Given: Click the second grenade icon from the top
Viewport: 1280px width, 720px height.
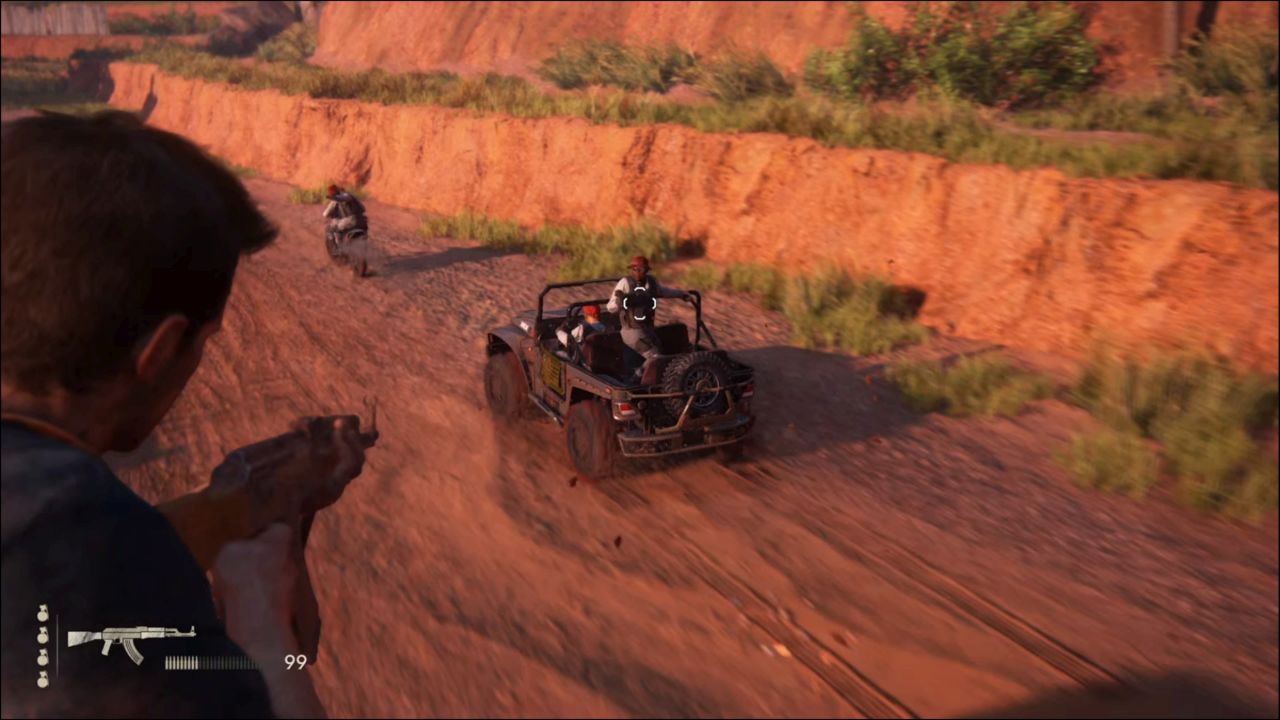Looking at the screenshot, I should [x=41, y=636].
